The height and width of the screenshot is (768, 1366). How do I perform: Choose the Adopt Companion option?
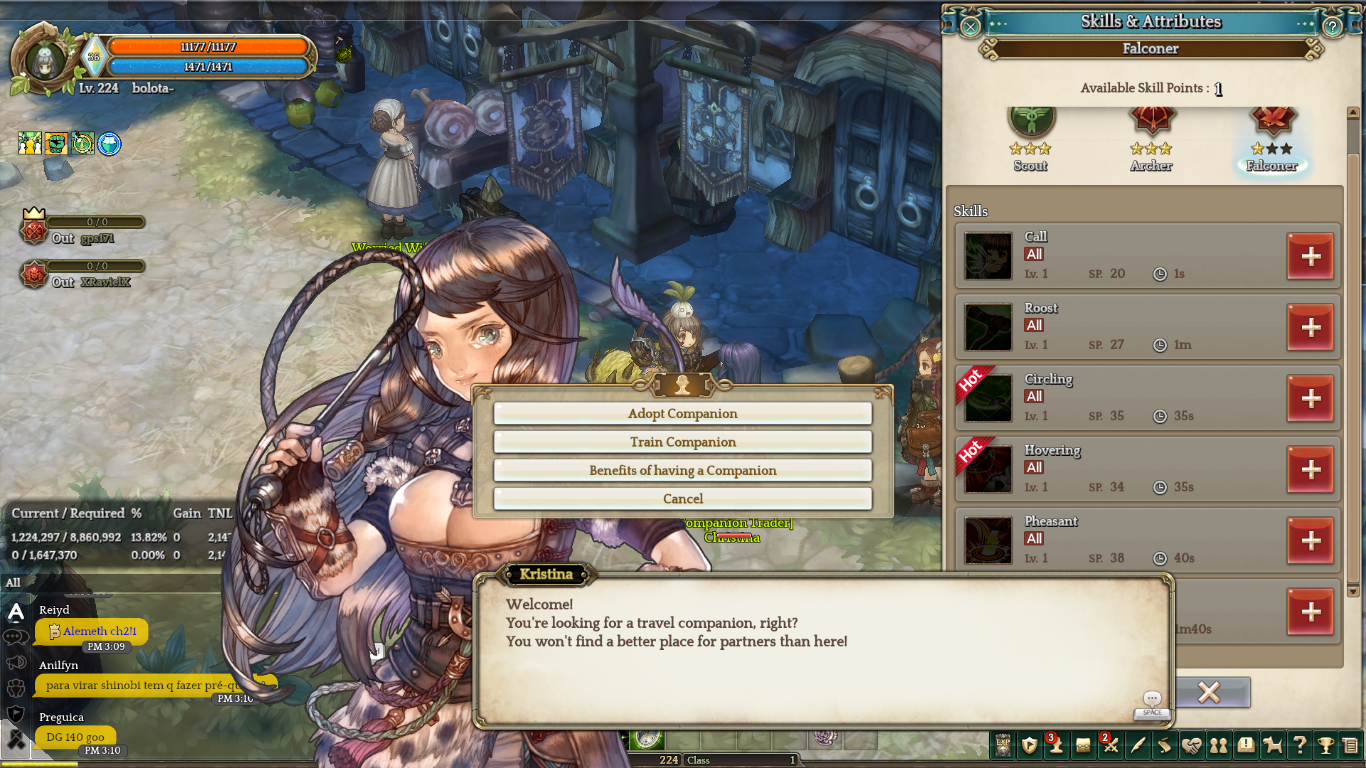click(x=682, y=414)
